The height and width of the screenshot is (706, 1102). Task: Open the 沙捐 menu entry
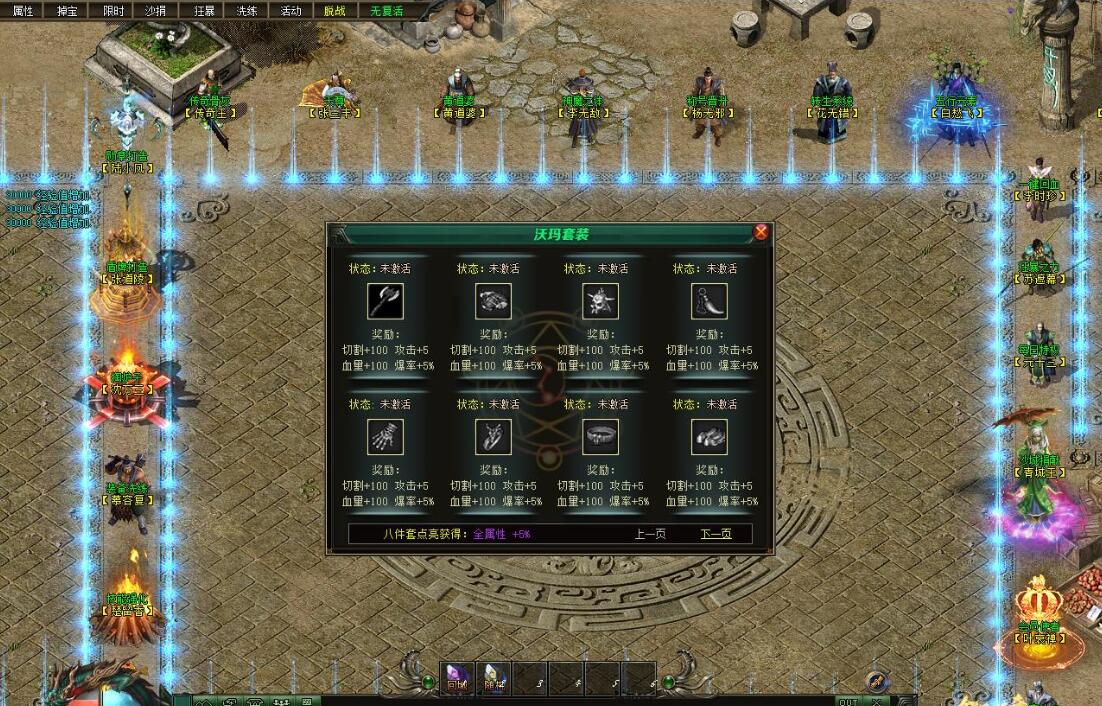point(155,10)
